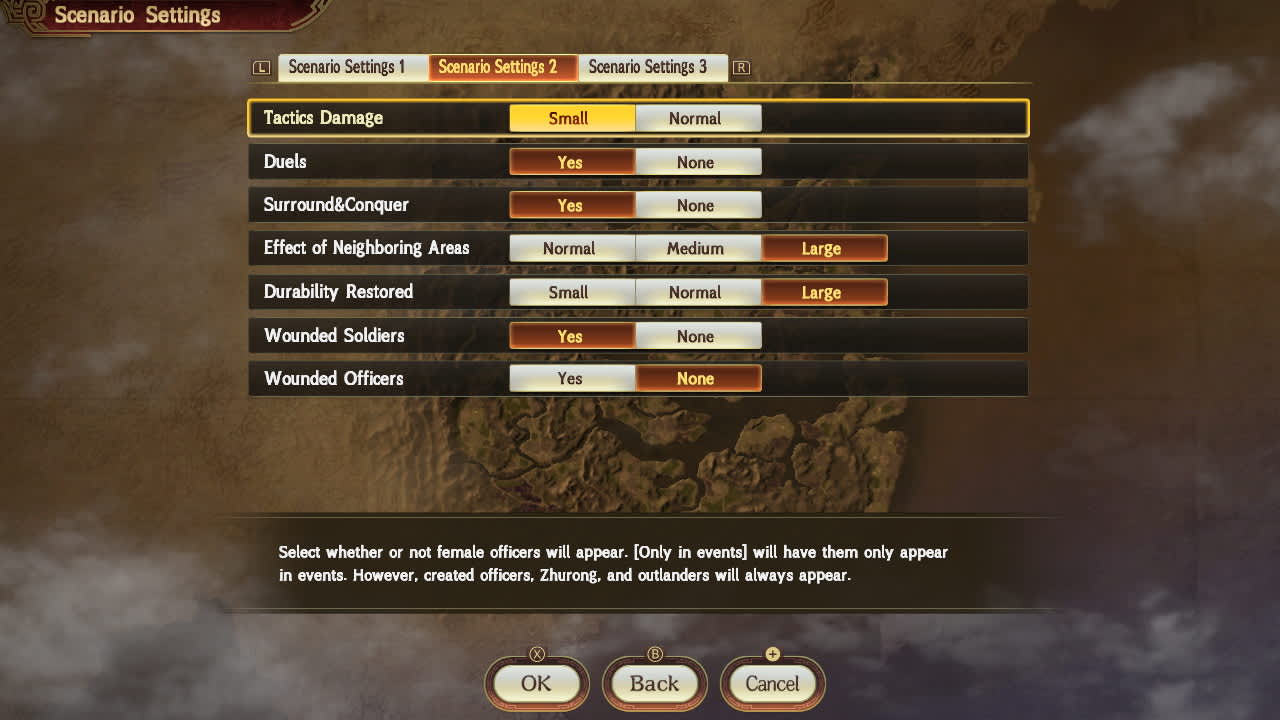Click the L shoulder button icon
This screenshot has width=1280, height=720.
pos(260,67)
